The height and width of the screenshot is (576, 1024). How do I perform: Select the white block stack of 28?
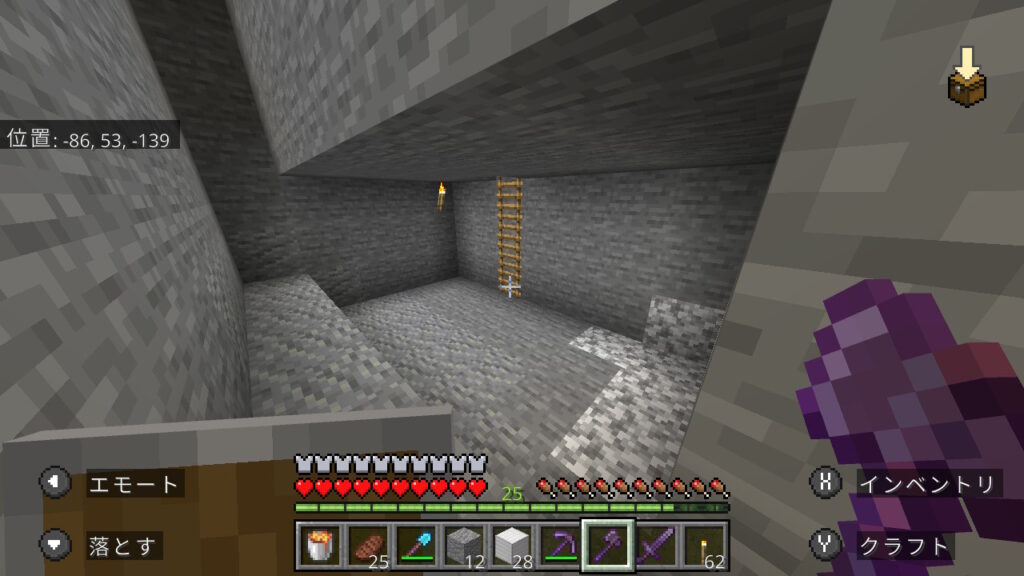pos(512,546)
